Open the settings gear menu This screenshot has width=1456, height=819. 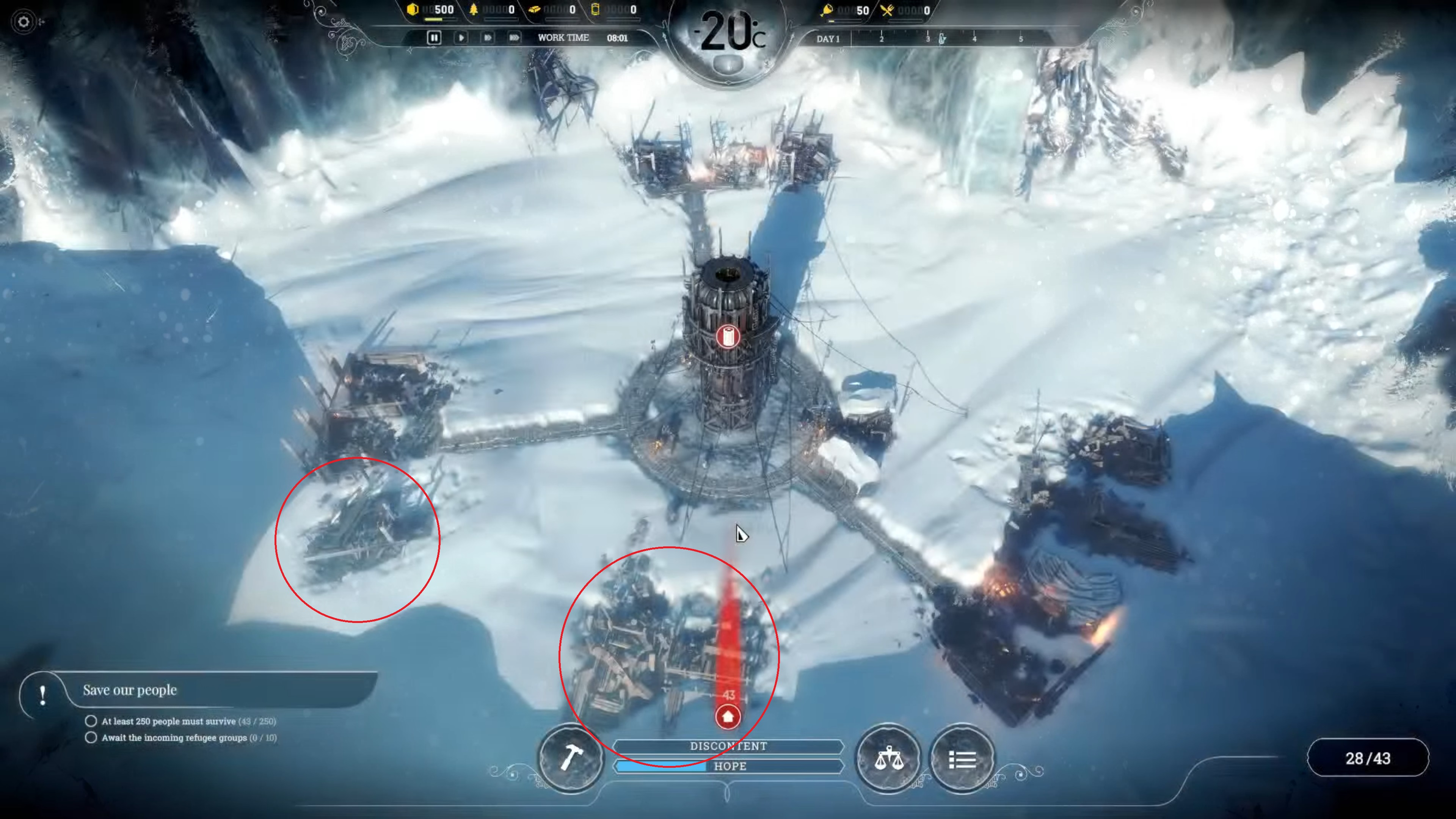pyautogui.click(x=23, y=22)
